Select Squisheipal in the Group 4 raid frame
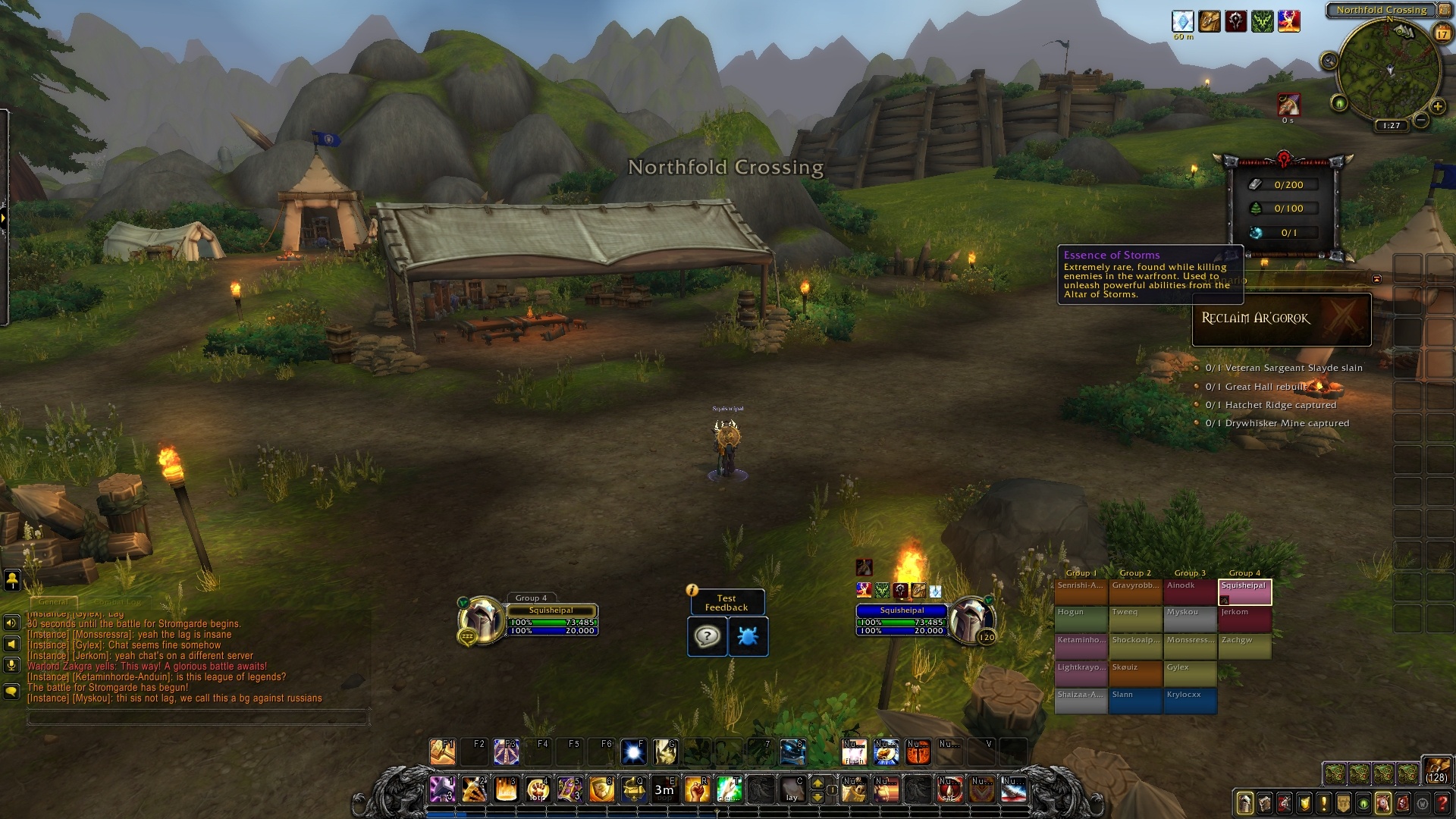Screen dimensions: 1456x819 coord(1245,591)
